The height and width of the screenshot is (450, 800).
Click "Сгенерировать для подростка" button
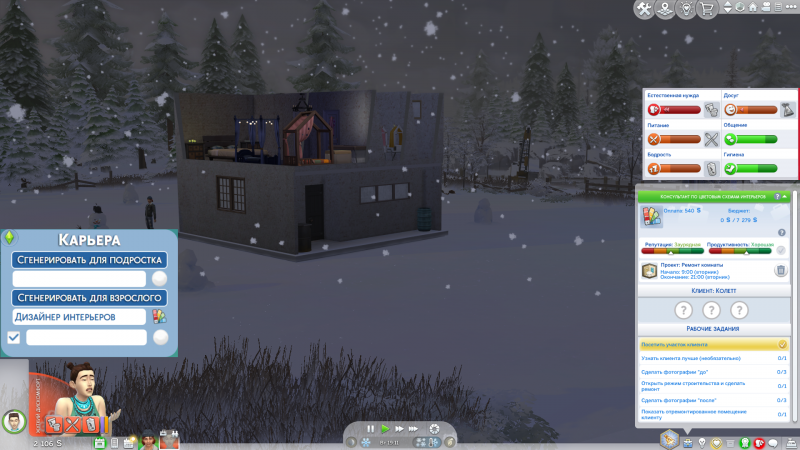click(90, 260)
